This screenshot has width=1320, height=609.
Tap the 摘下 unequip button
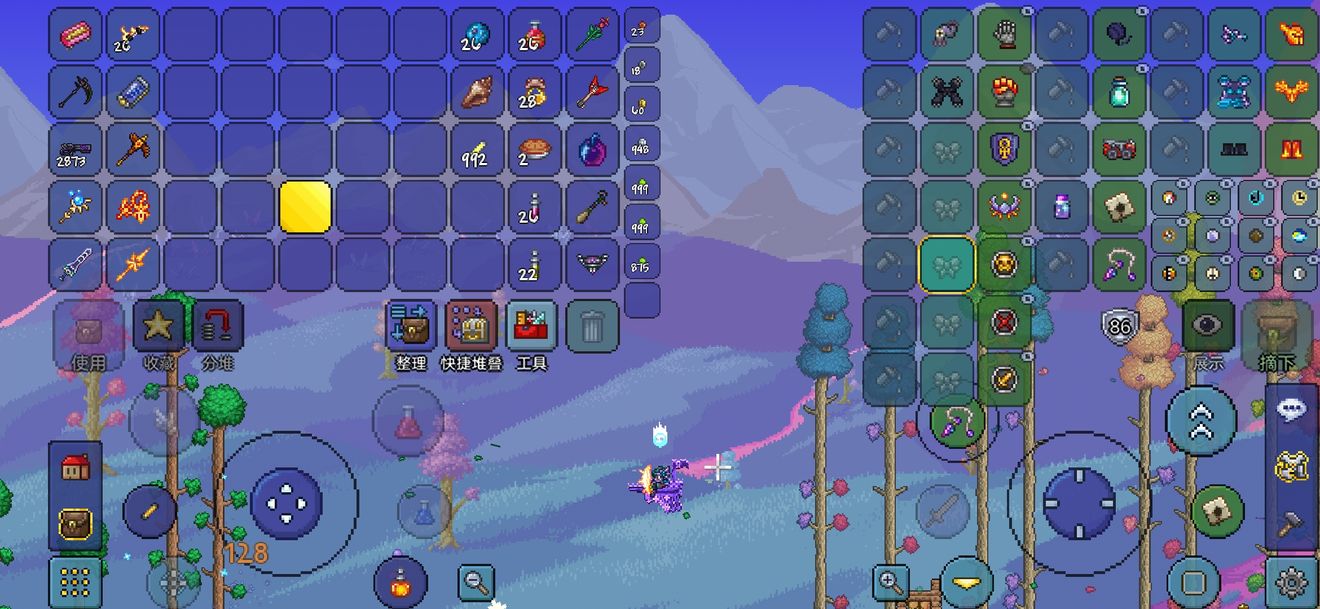(x=1270, y=326)
